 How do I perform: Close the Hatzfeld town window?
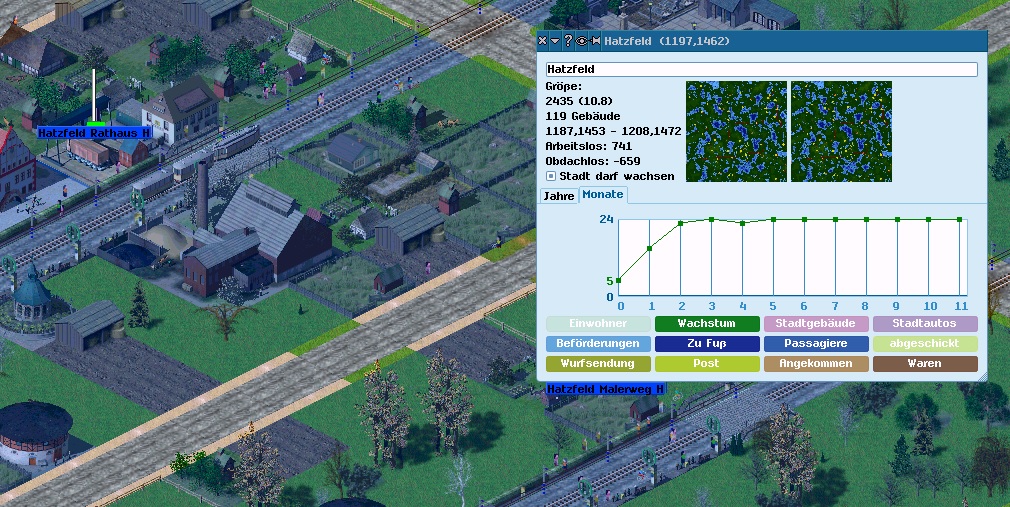pyautogui.click(x=543, y=41)
